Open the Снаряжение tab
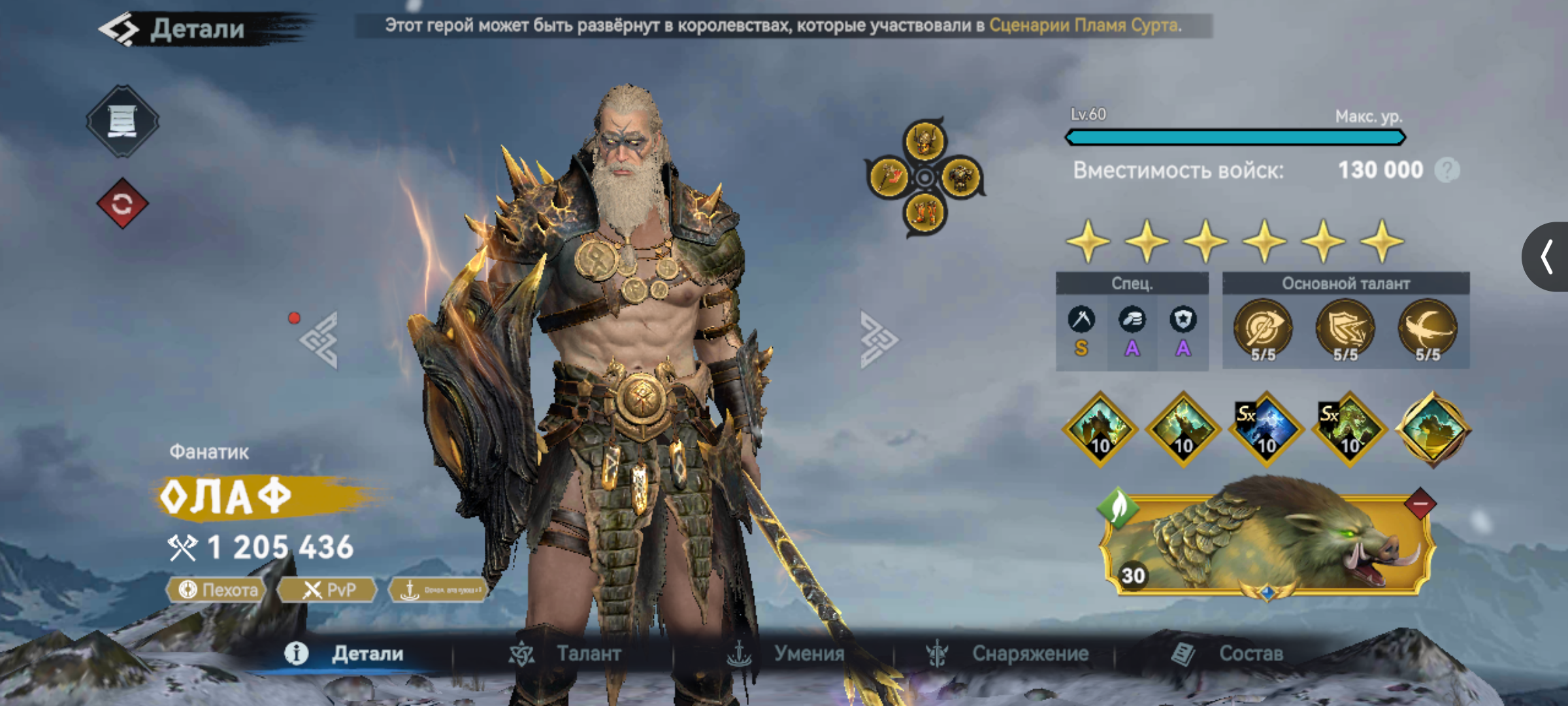Screen dimensions: 1568x706 pyautogui.click(x=1007, y=654)
